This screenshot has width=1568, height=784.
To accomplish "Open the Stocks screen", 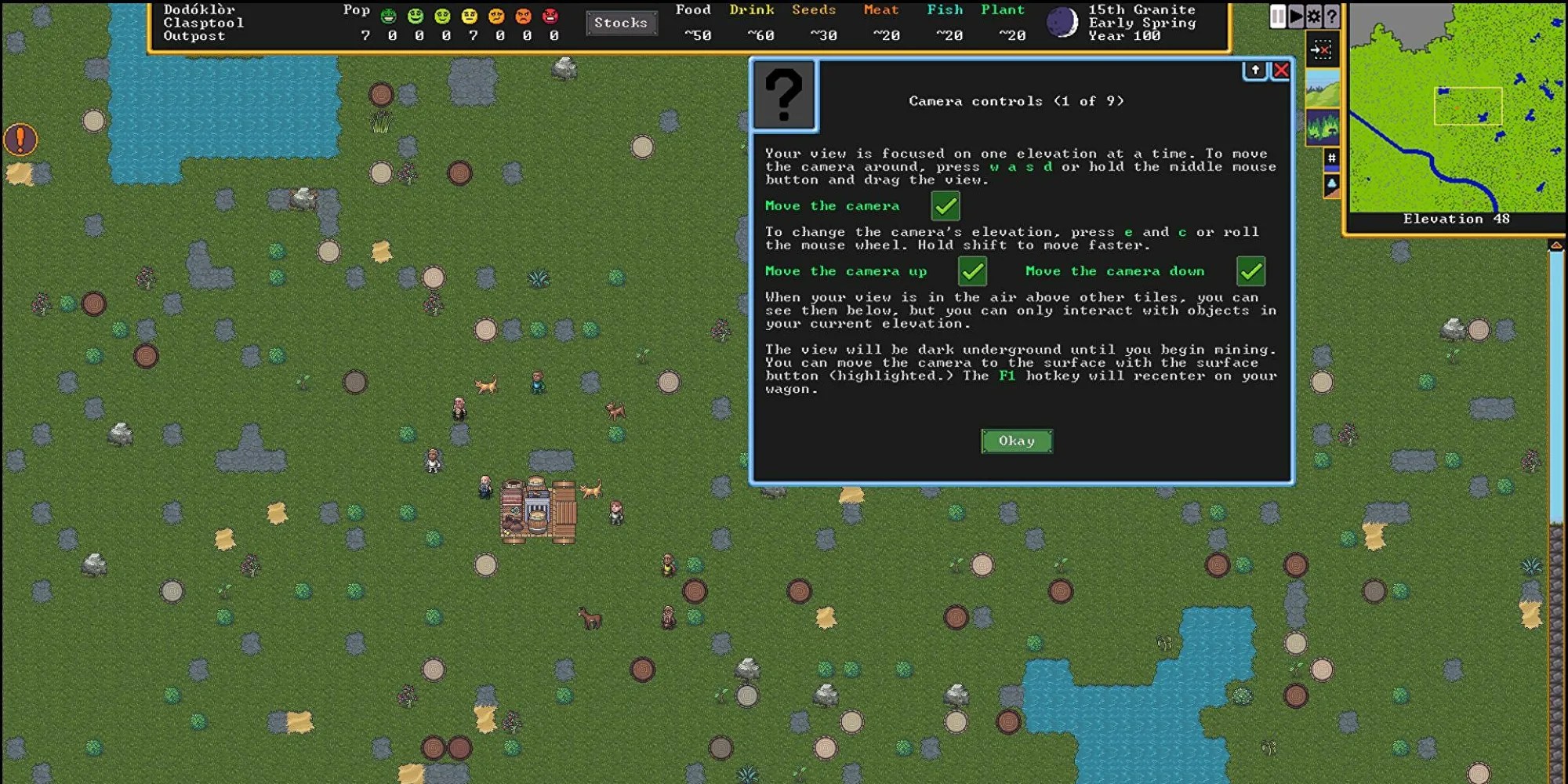I will coord(620,23).
